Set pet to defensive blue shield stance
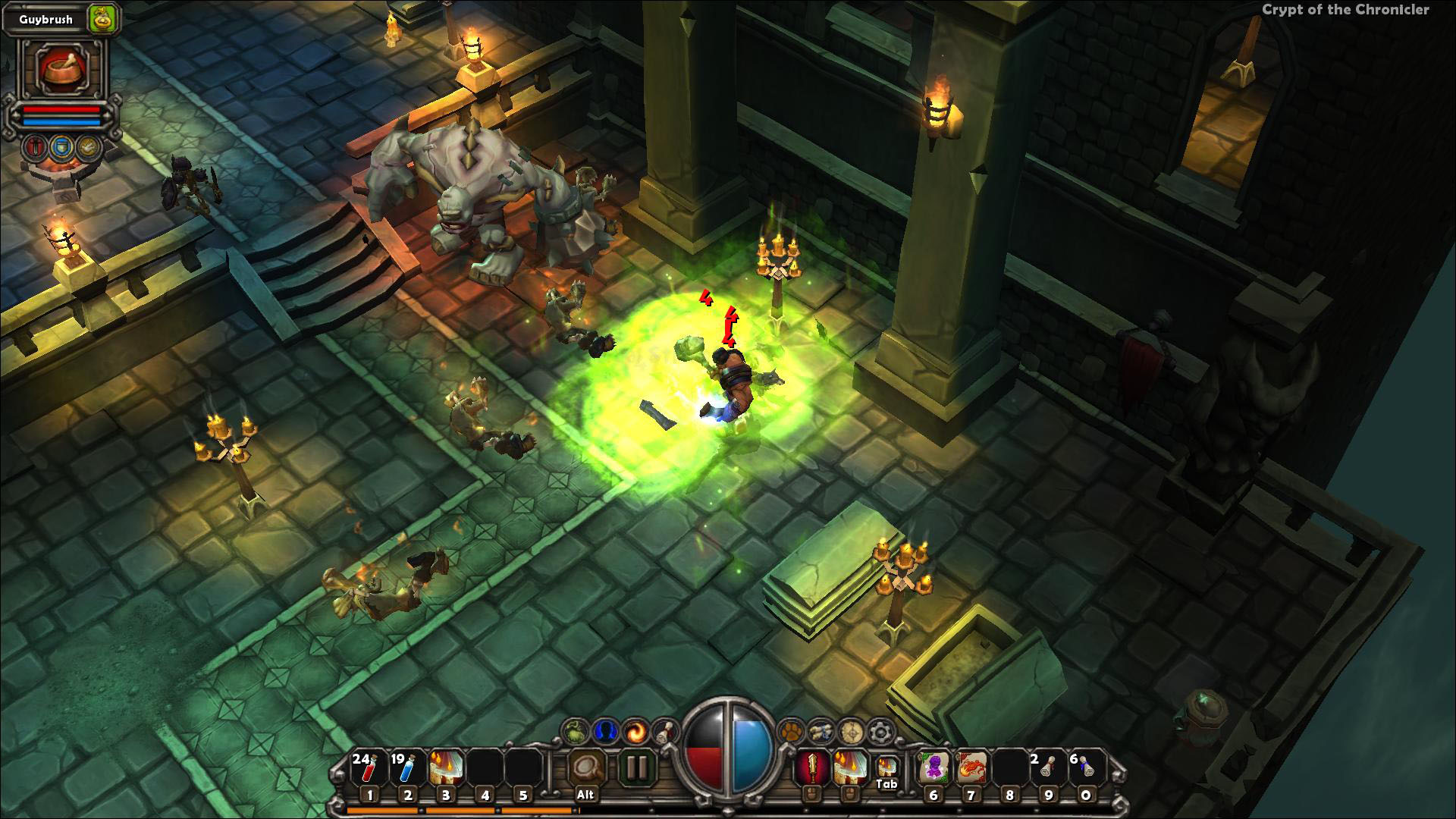Screen dimensions: 1456x819 point(62,147)
